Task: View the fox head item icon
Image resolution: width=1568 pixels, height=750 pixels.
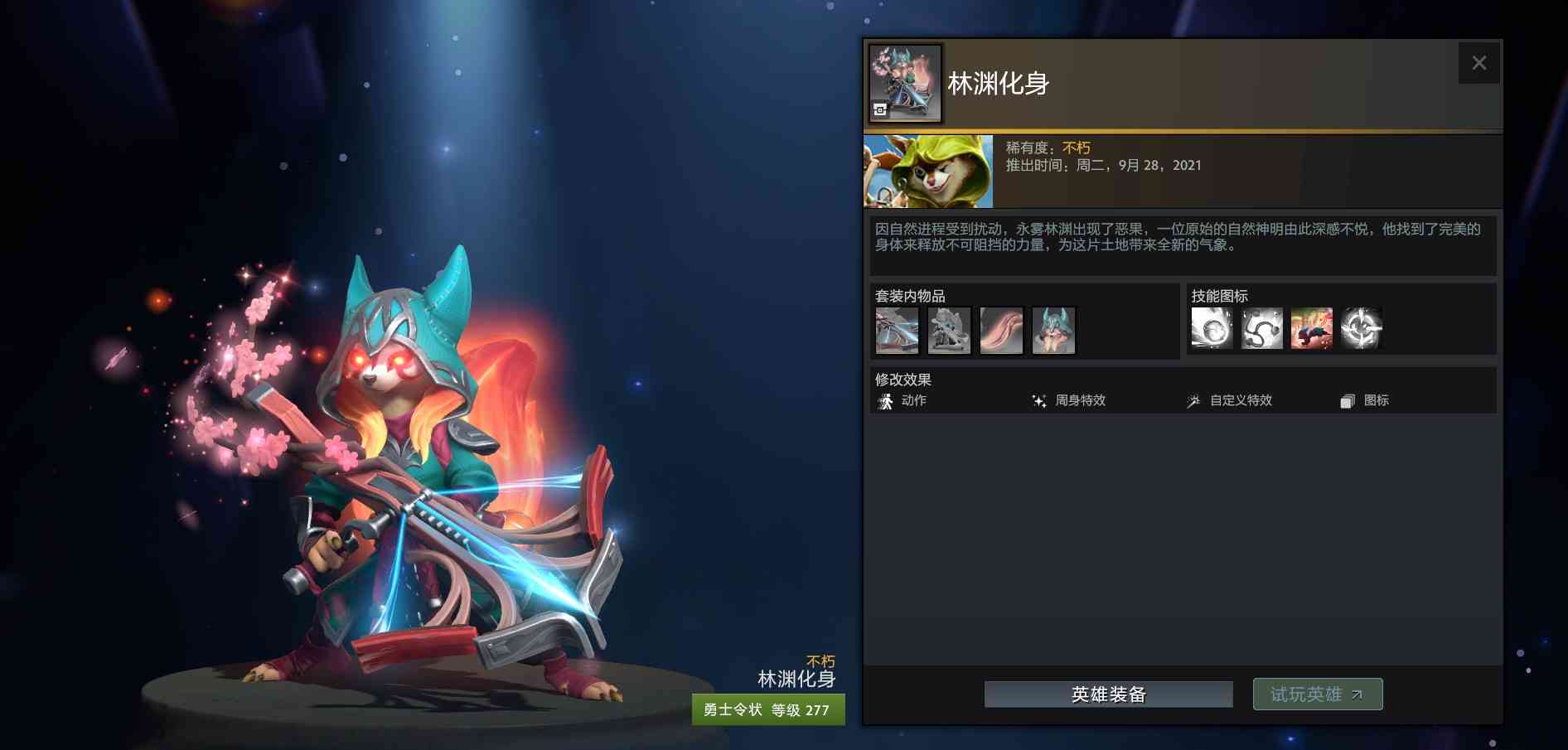Action: tap(1053, 330)
